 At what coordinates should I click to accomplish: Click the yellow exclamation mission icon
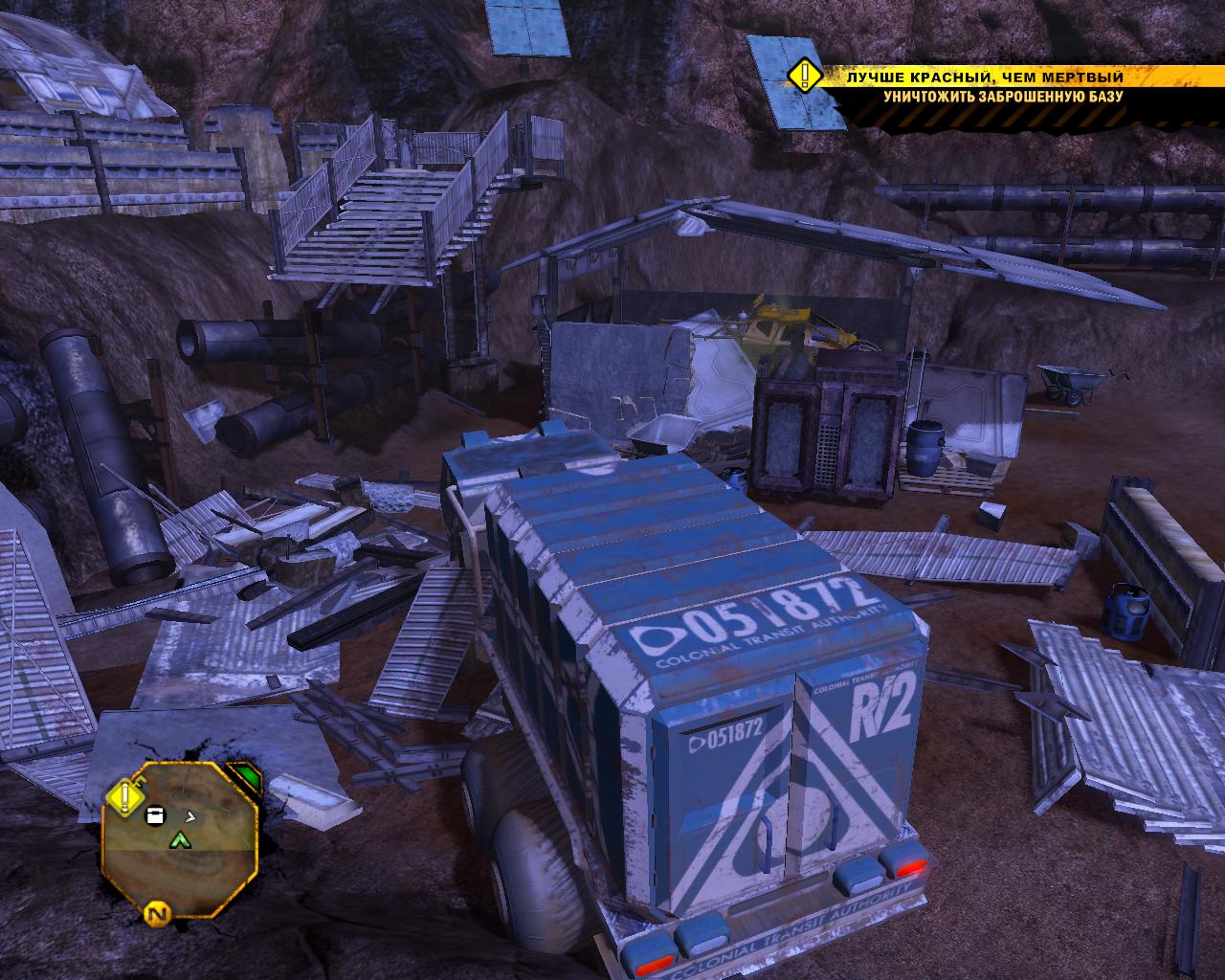coord(806,75)
